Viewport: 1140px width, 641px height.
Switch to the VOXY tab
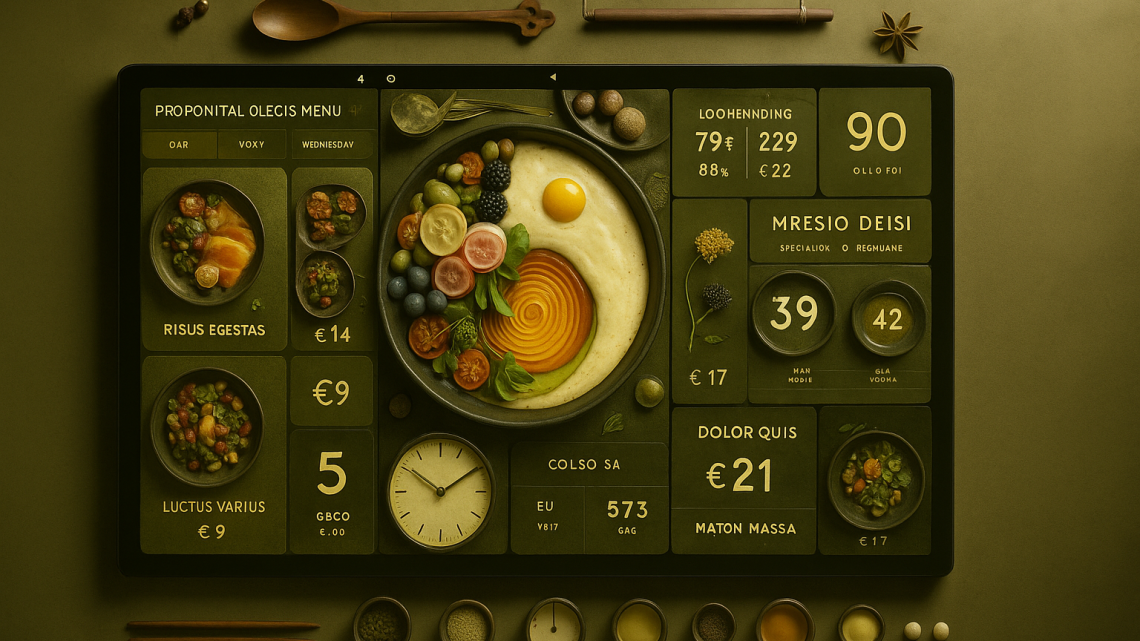click(252, 145)
